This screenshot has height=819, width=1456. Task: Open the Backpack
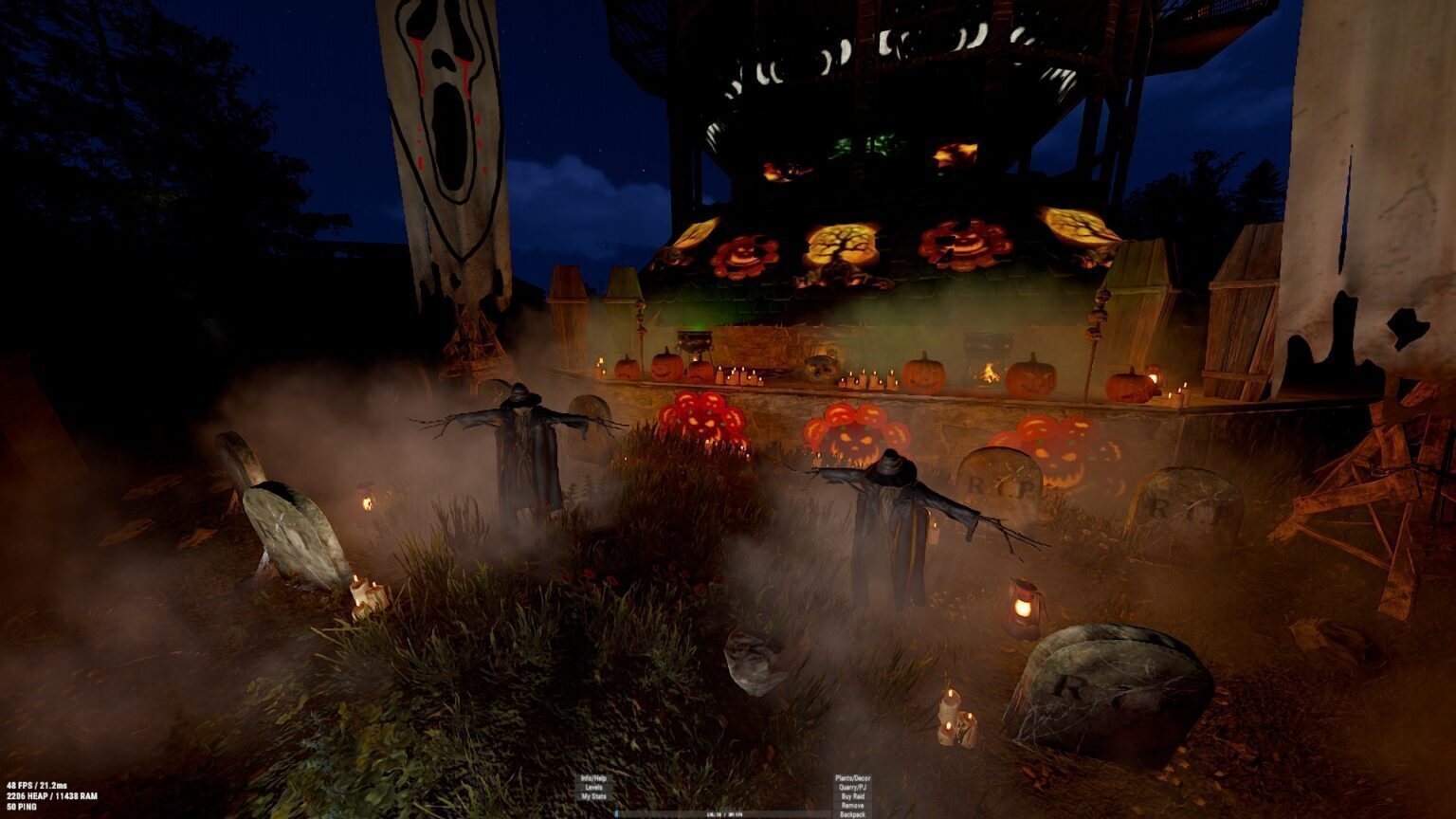(x=852, y=814)
